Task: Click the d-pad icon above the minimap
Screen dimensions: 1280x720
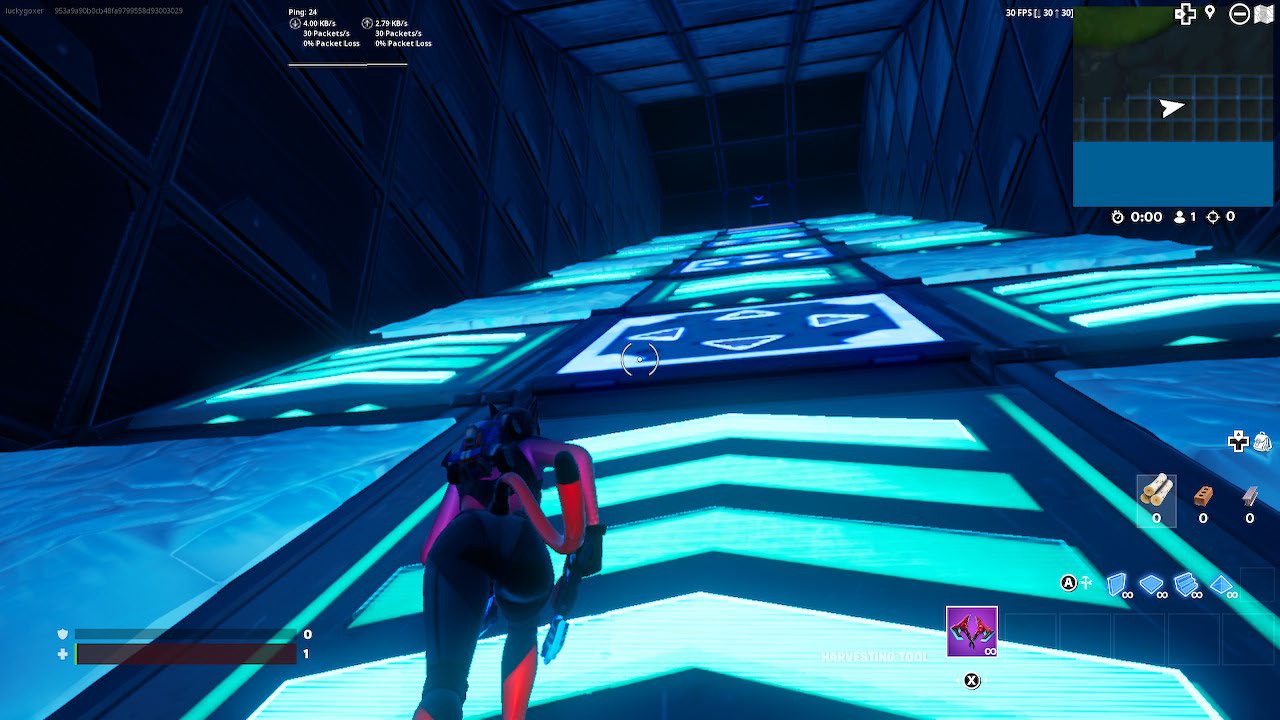Action: pos(1185,14)
